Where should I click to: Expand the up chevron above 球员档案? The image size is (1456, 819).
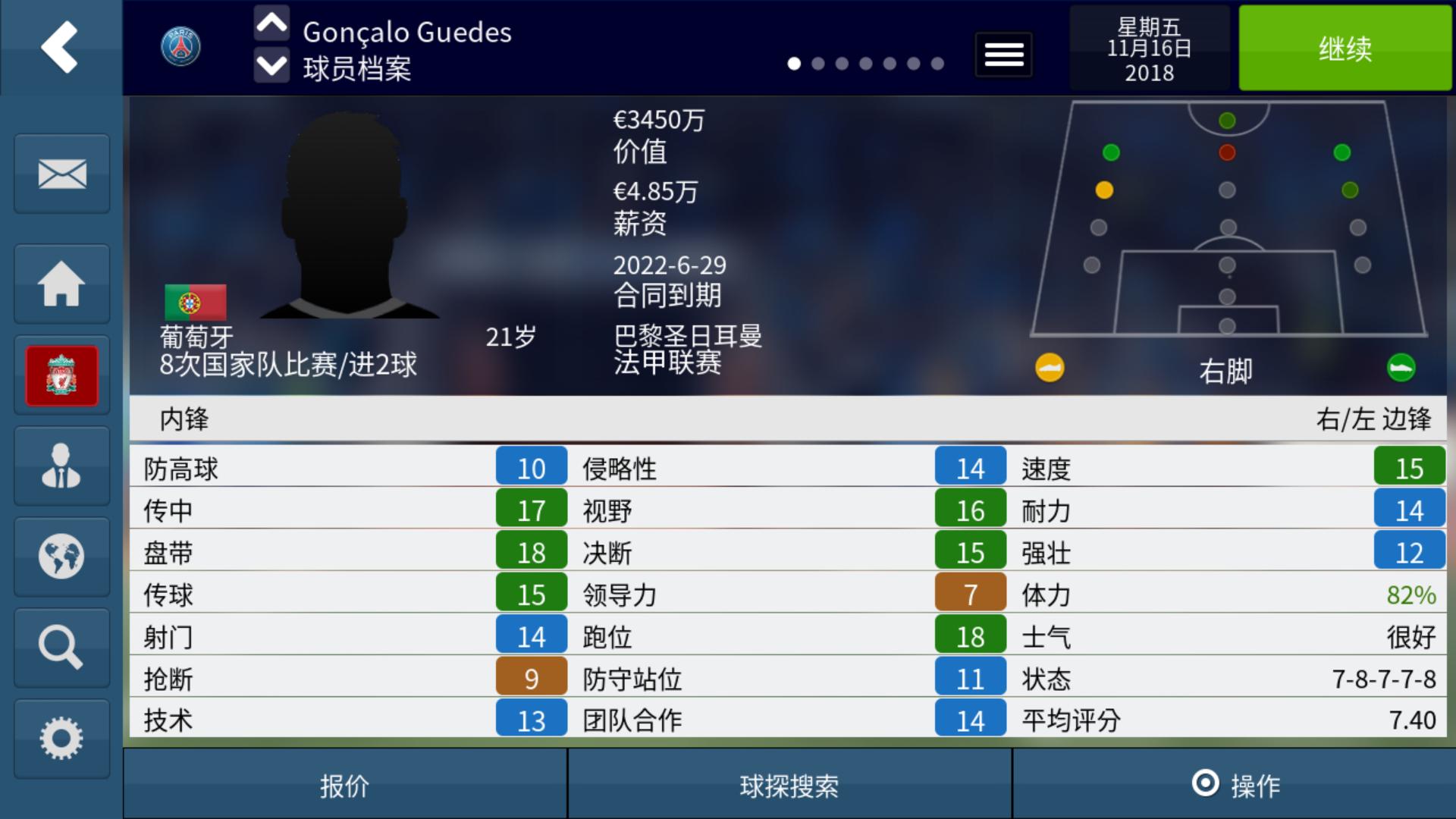(271, 23)
